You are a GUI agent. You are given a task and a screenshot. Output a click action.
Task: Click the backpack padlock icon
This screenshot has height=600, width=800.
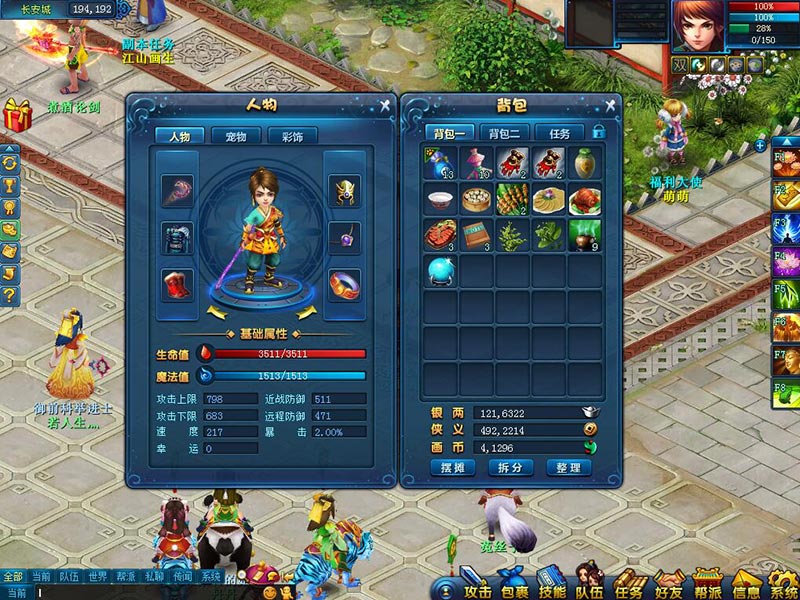[599, 132]
